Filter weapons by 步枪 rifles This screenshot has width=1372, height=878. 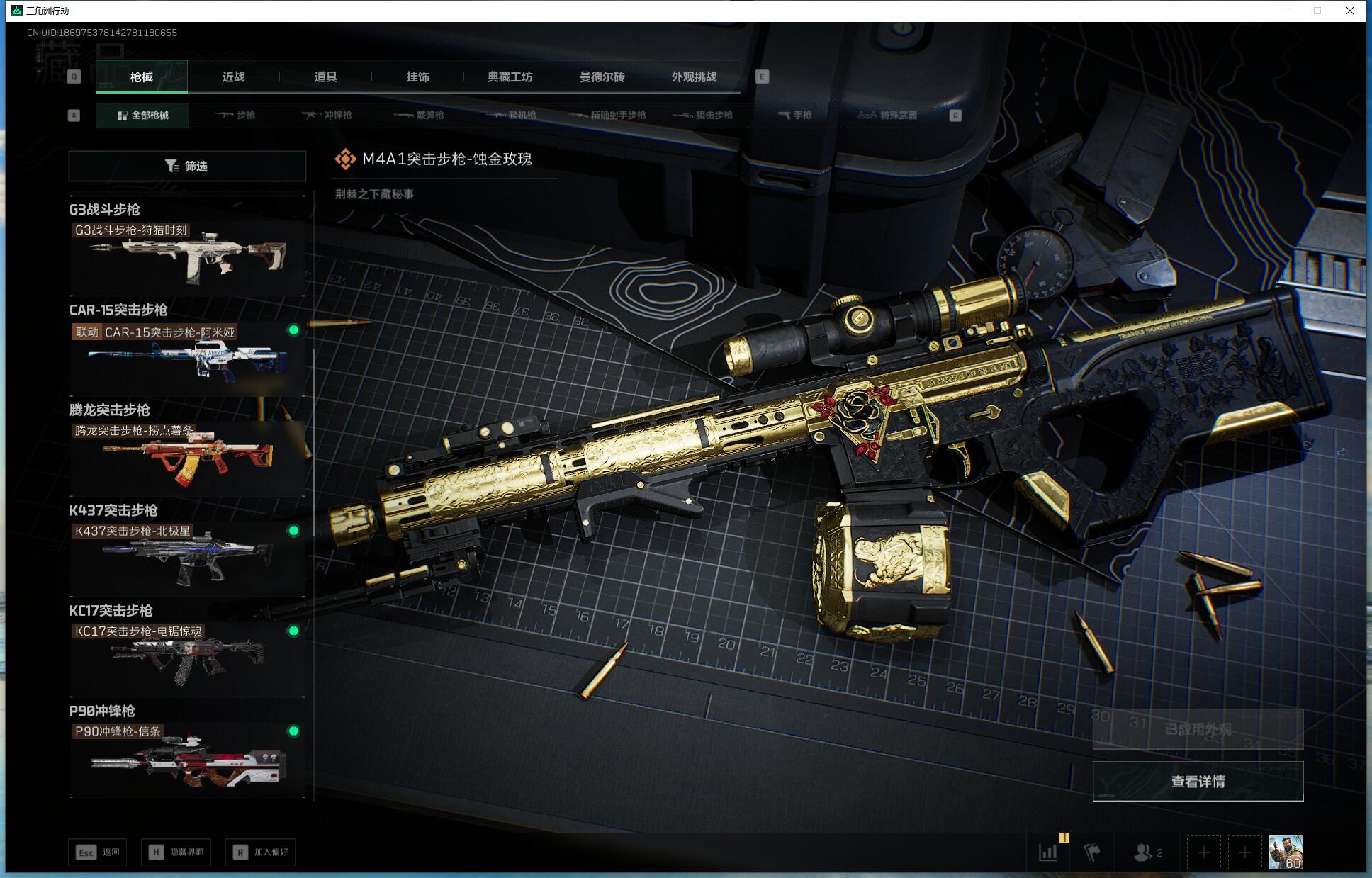point(235,115)
